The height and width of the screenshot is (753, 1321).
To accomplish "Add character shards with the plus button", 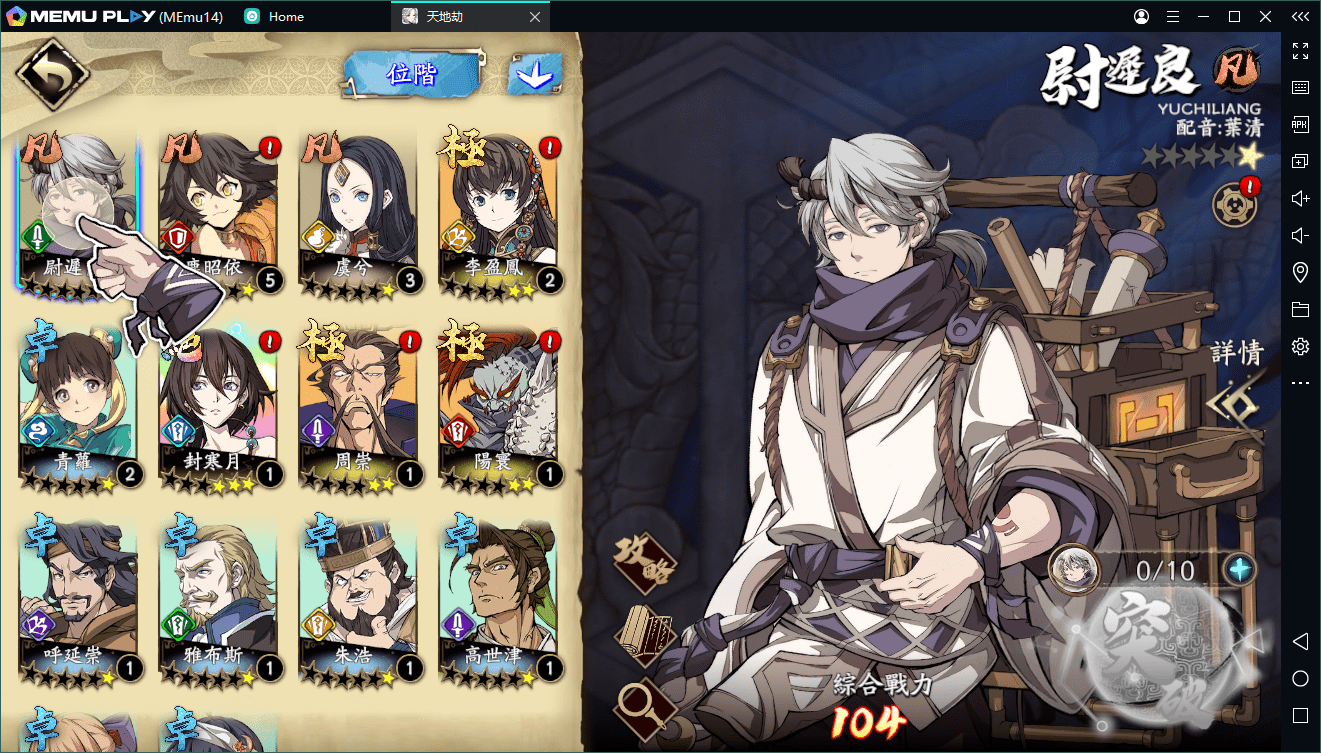I will coord(1239,570).
